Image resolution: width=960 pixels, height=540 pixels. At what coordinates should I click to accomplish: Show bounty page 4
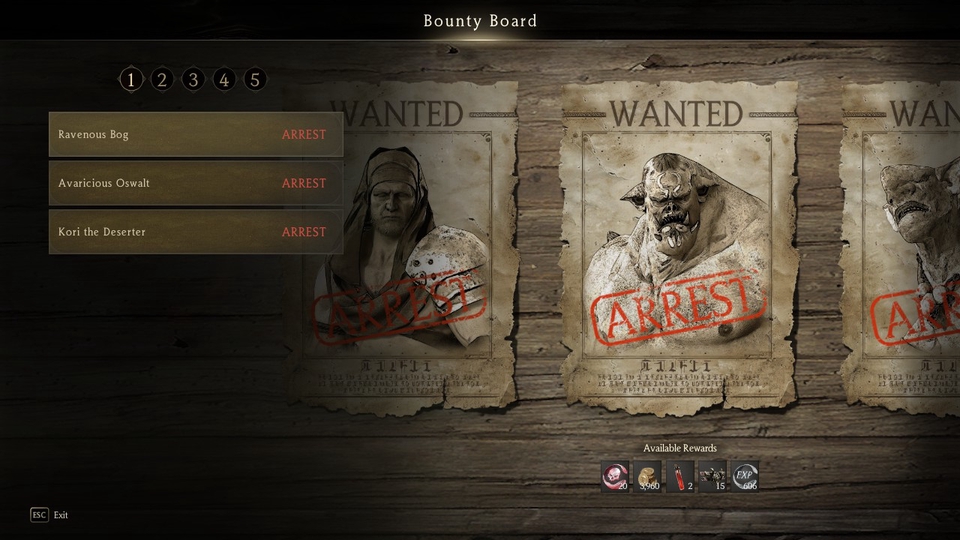224,80
